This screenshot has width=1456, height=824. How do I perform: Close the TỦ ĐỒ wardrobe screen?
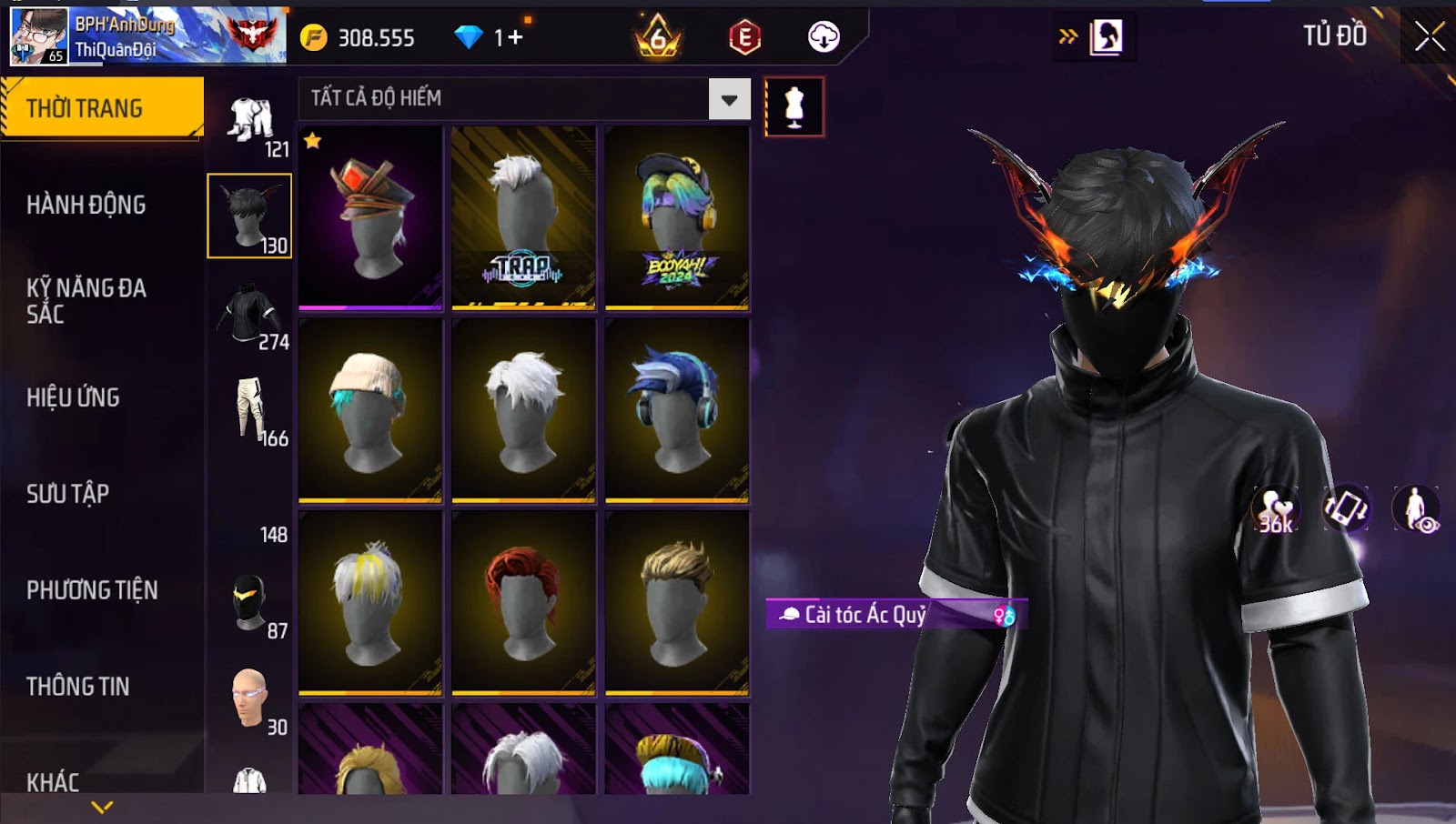click(1429, 36)
